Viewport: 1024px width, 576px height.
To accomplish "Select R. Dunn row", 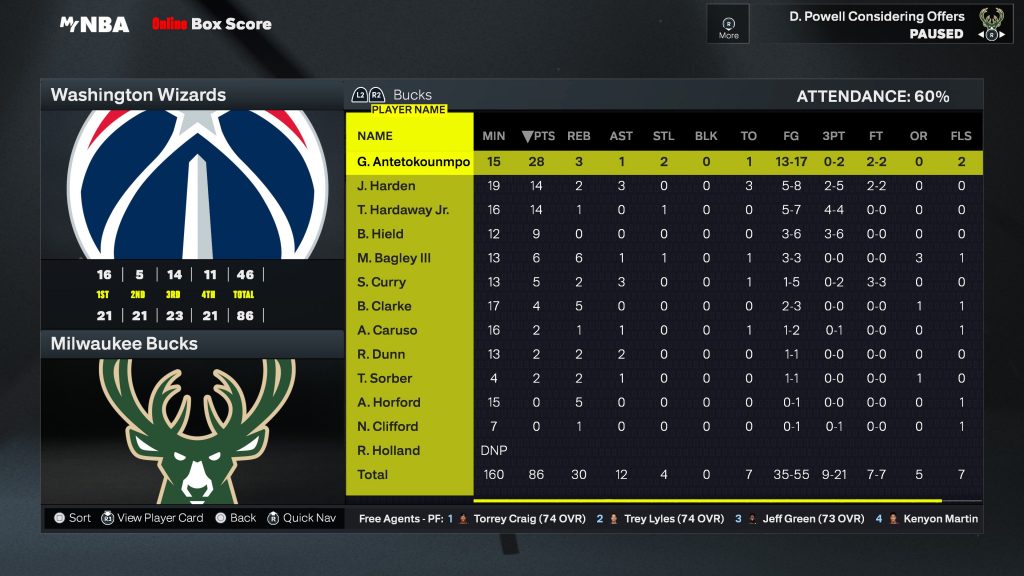I will point(381,354).
